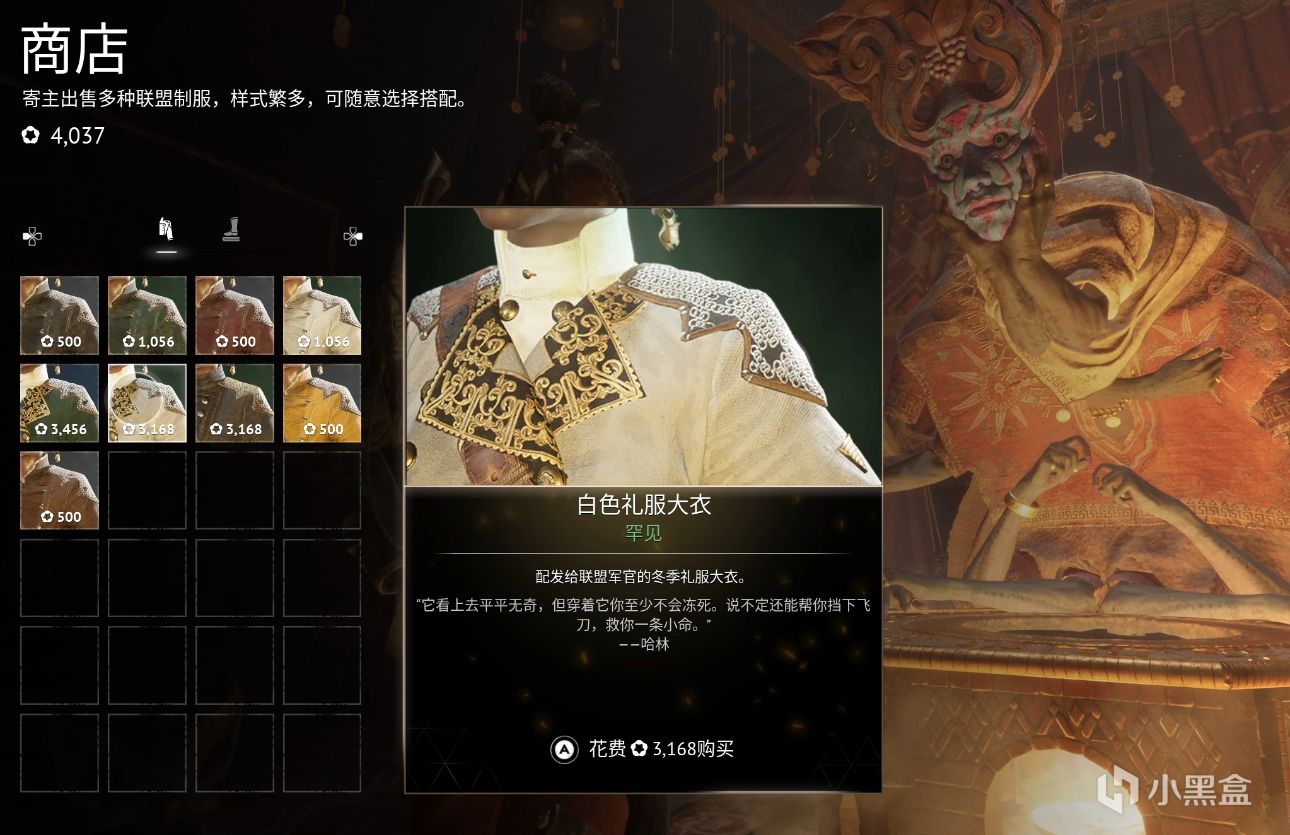The height and width of the screenshot is (835, 1290).
Task: Choose the tan brown coat in the third row
Action: pos(60,490)
